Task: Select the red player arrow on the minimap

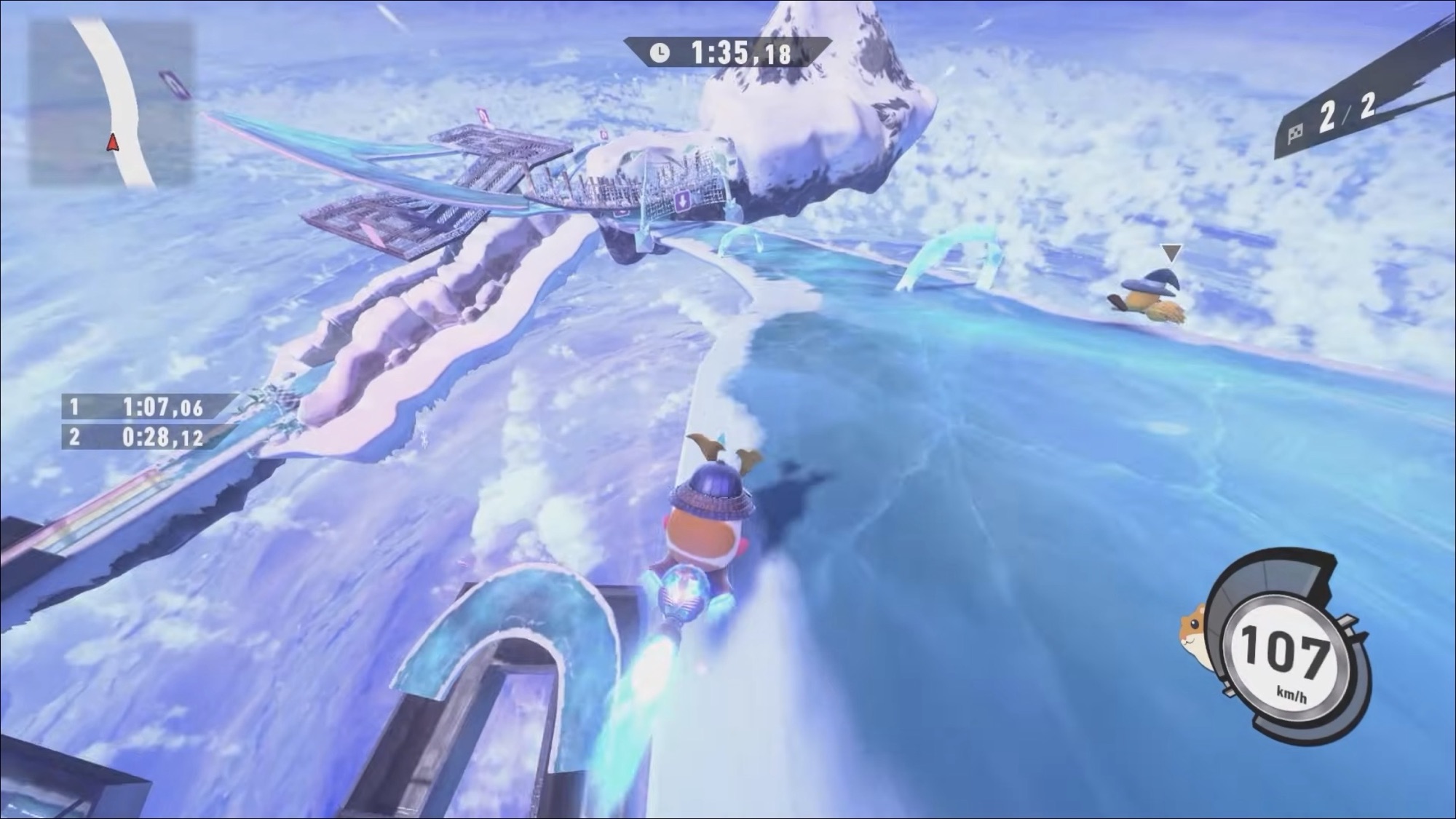Action: [112, 143]
